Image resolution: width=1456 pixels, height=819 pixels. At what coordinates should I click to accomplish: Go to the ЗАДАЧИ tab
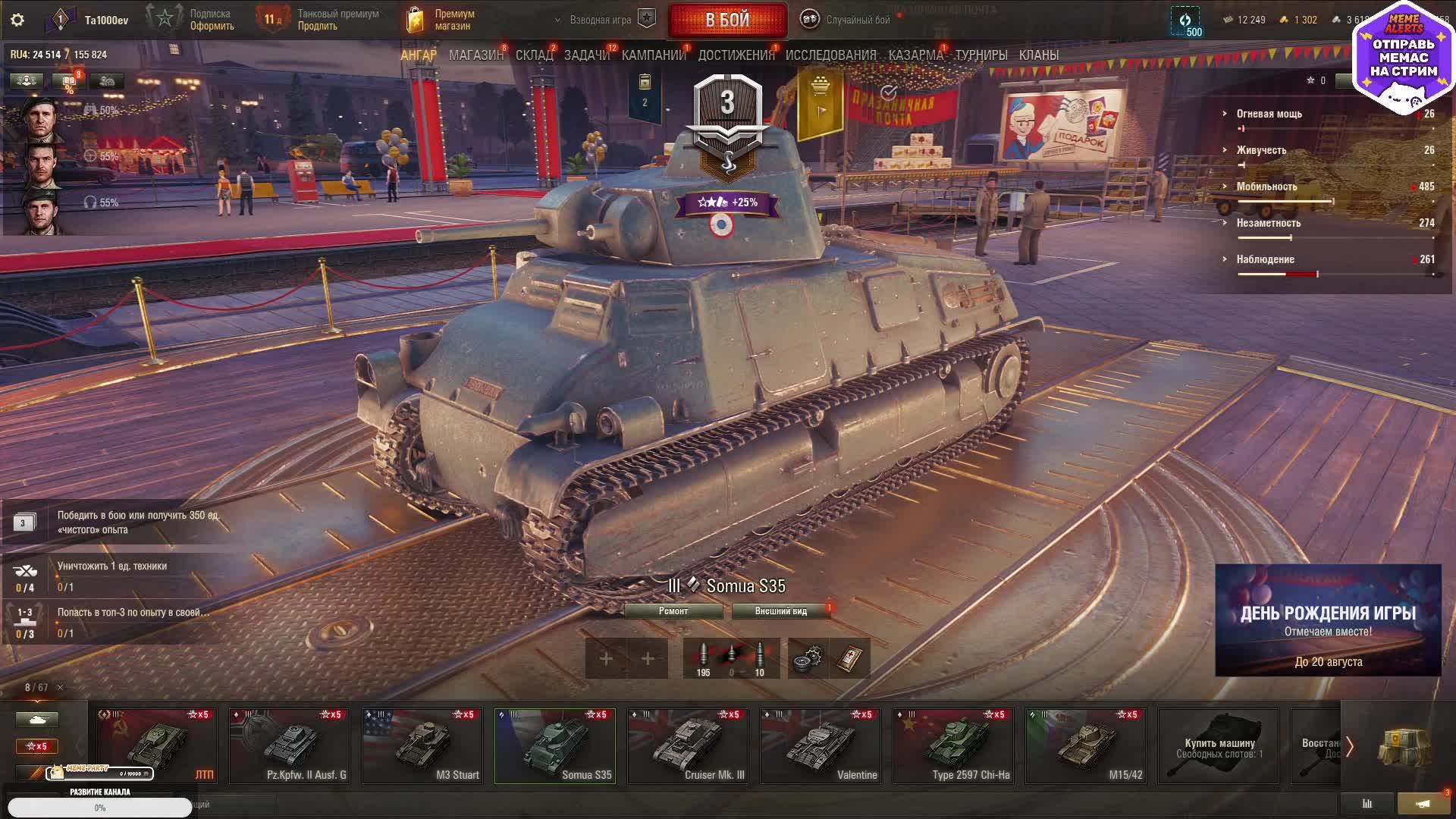coord(586,55)
